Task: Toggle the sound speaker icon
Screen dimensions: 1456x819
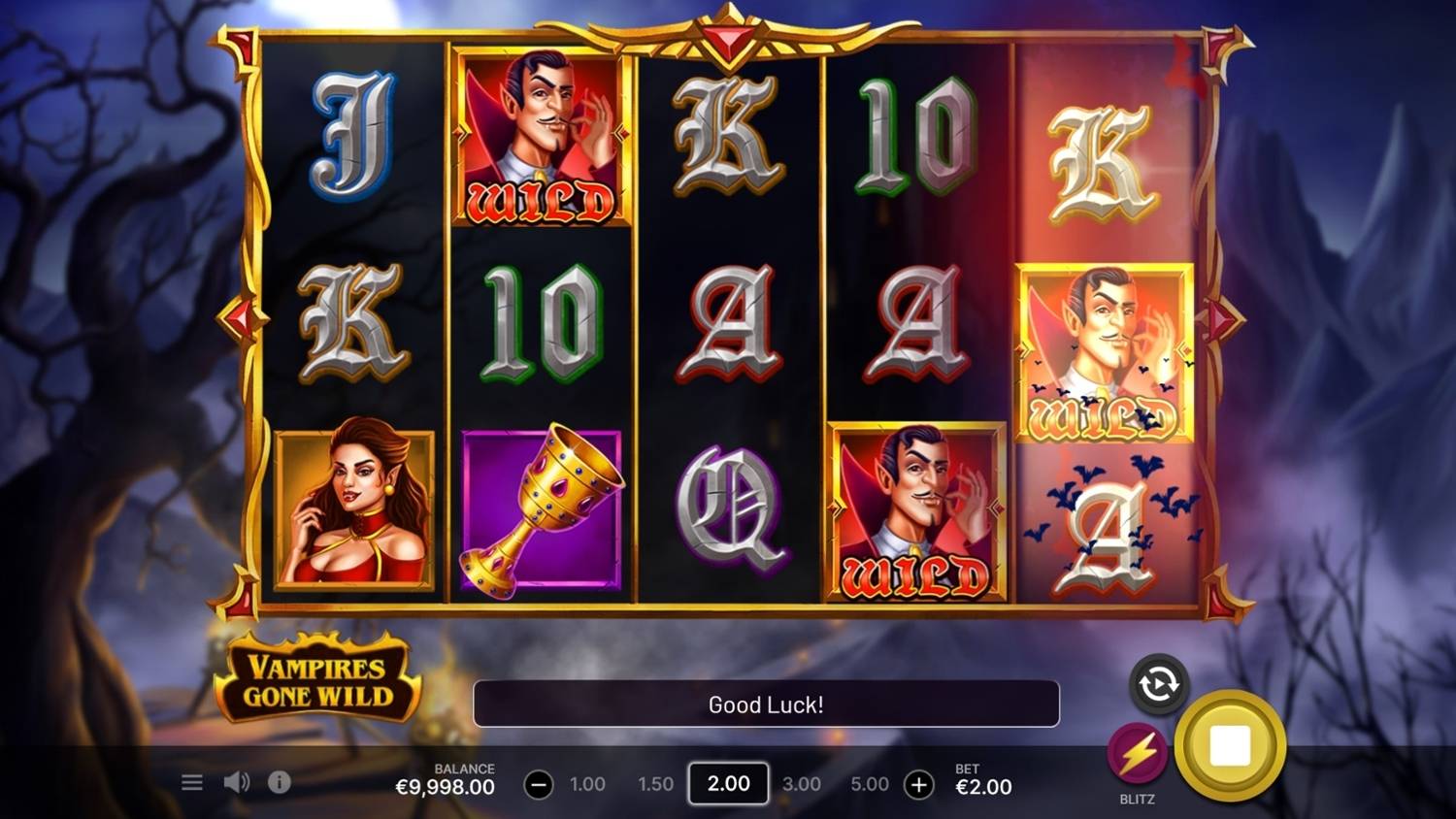Action: 236,782
